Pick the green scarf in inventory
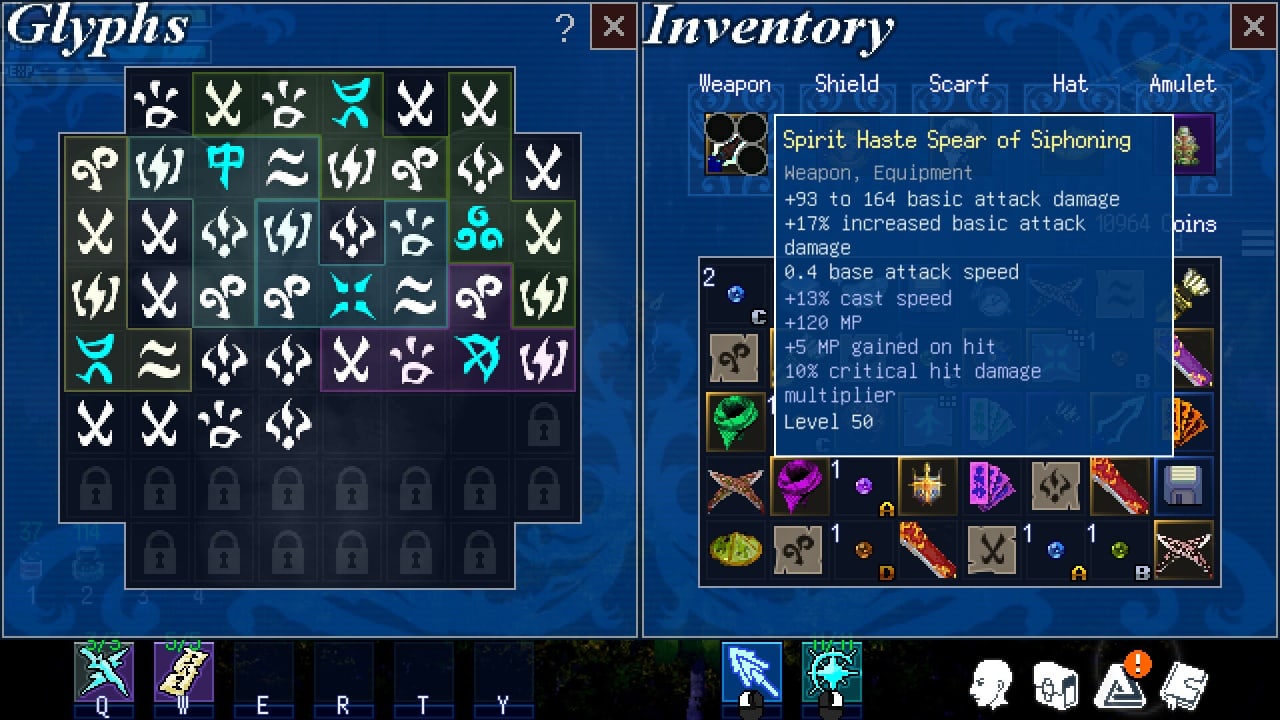Image resolution: width=1280 pixels, height=720 pixels. [x=735, y=422]
